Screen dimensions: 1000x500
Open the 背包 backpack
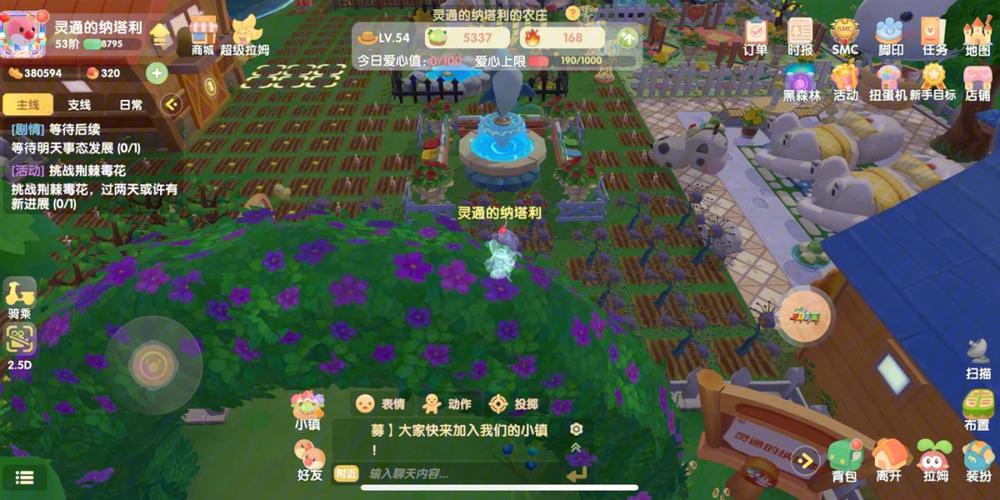pos(844,460)
